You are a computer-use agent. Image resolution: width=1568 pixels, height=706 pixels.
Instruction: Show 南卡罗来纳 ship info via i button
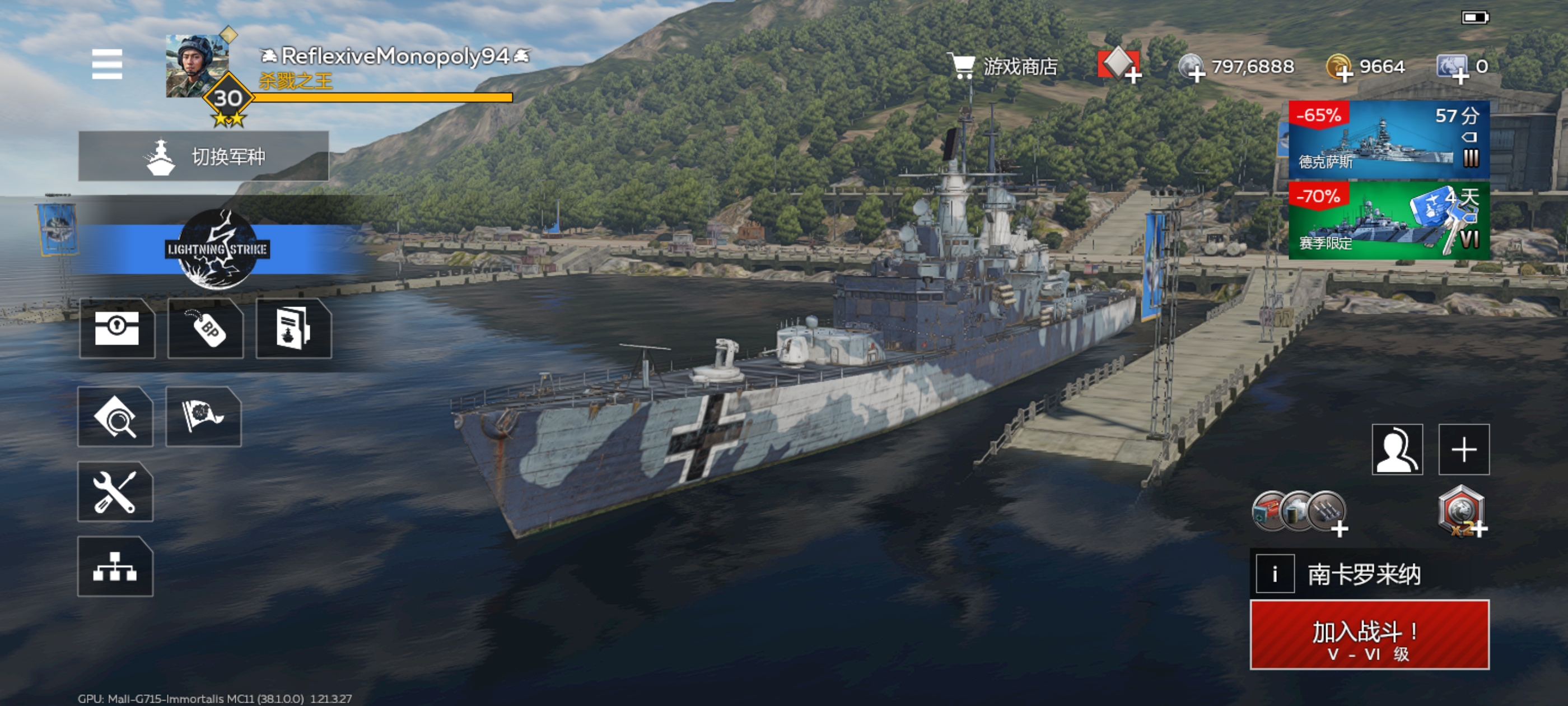(1275, 574)
